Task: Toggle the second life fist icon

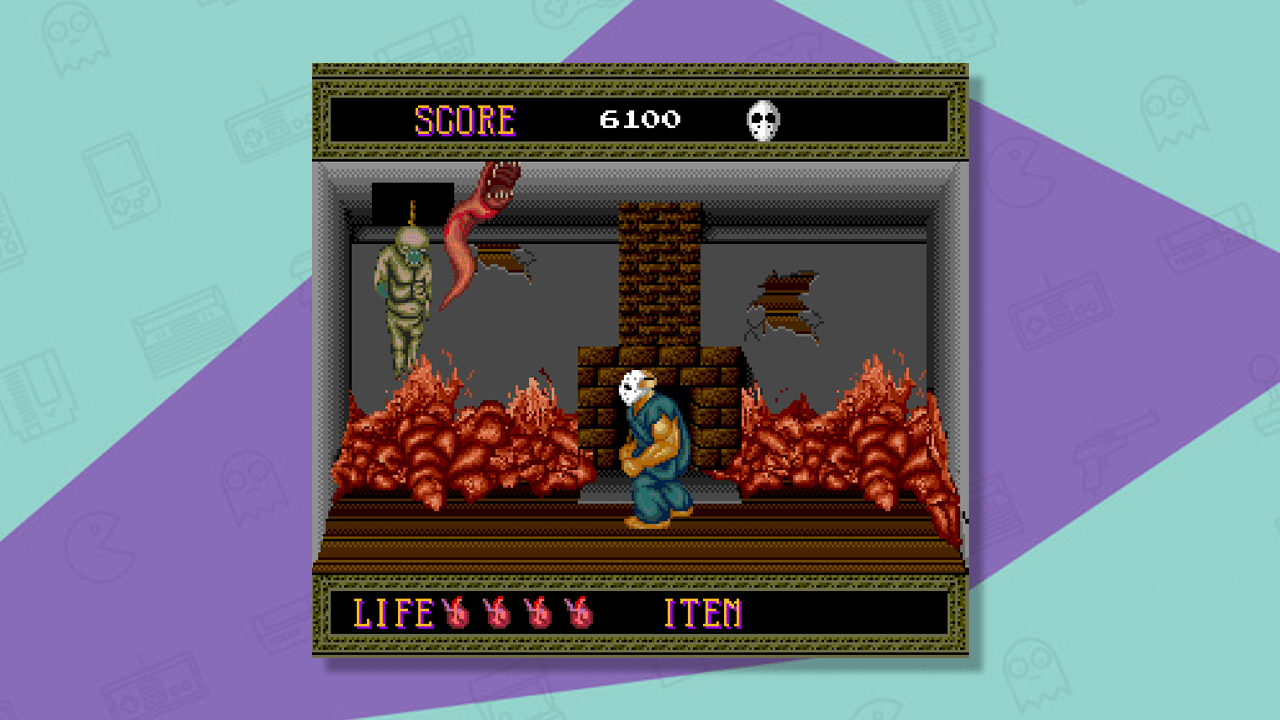Action: click(x=497, y=613)
